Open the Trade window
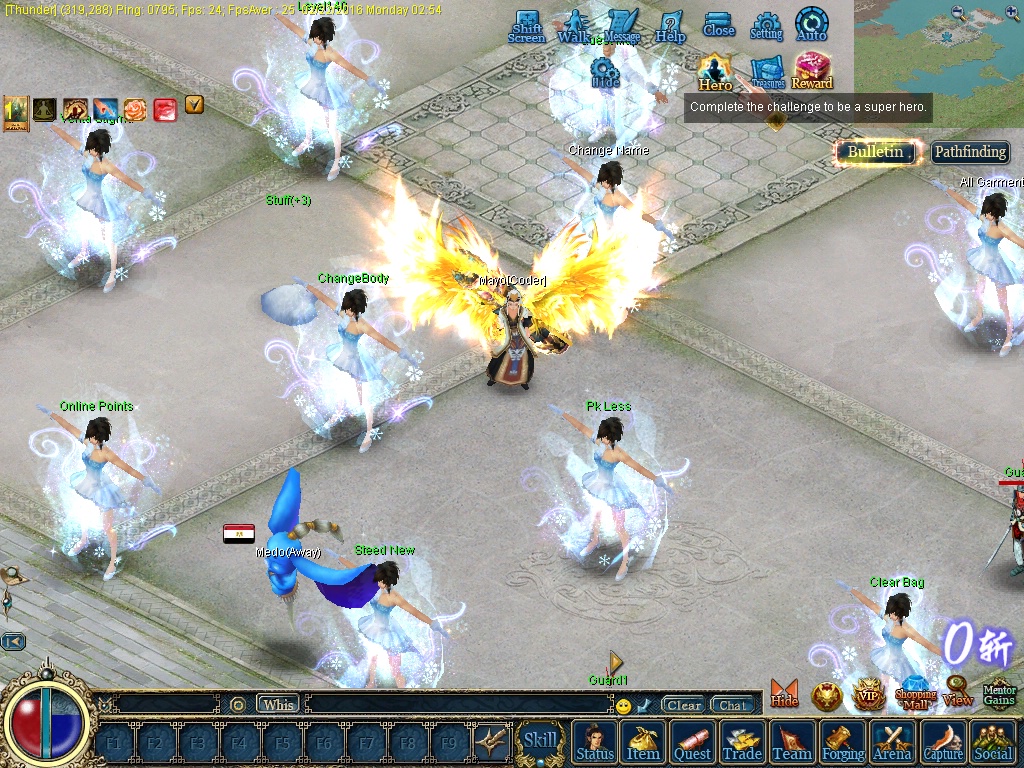This screenshot has width=1024, height=768. 742,742
